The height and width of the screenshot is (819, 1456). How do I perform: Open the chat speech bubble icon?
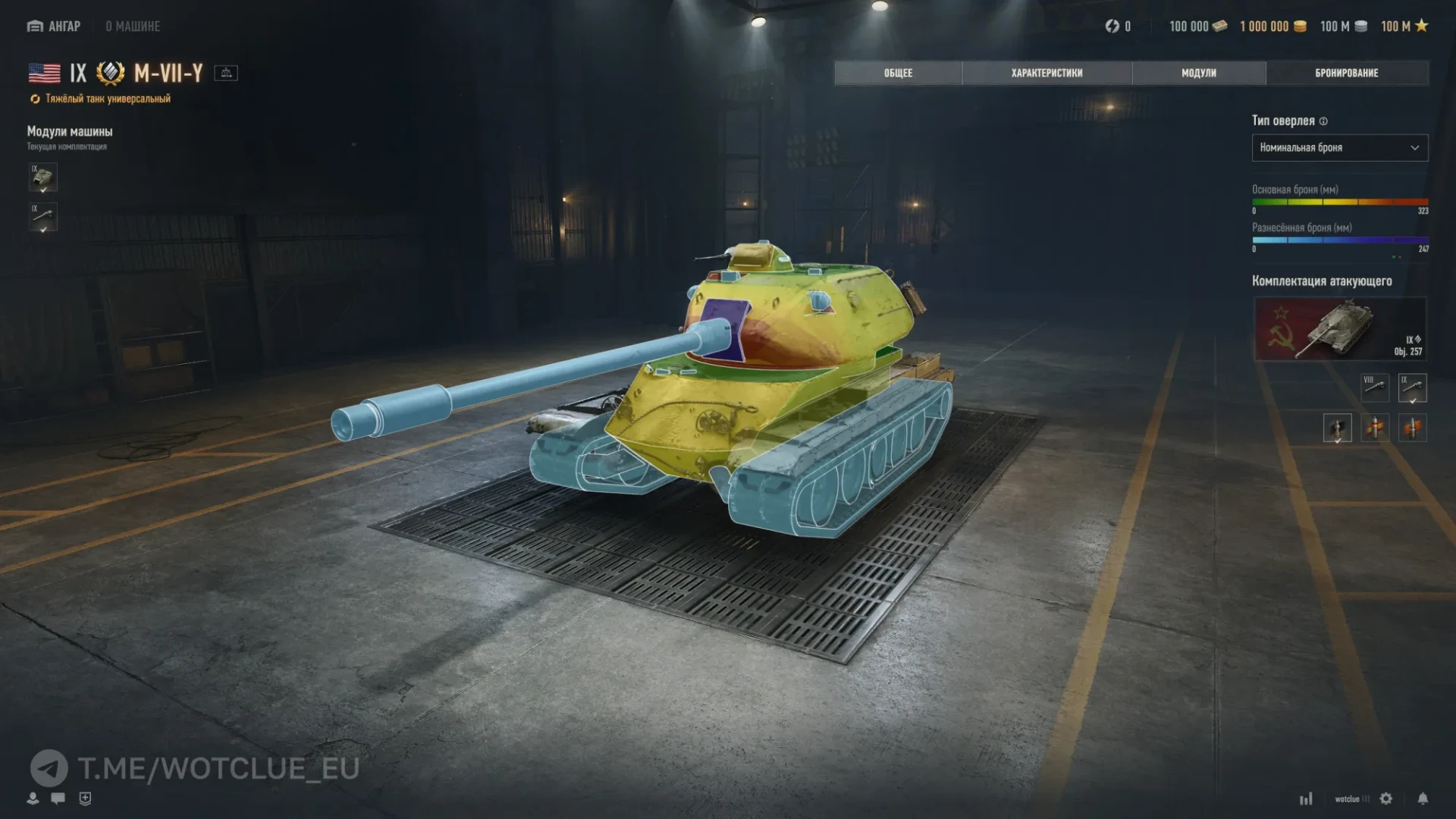pos(58,798)
